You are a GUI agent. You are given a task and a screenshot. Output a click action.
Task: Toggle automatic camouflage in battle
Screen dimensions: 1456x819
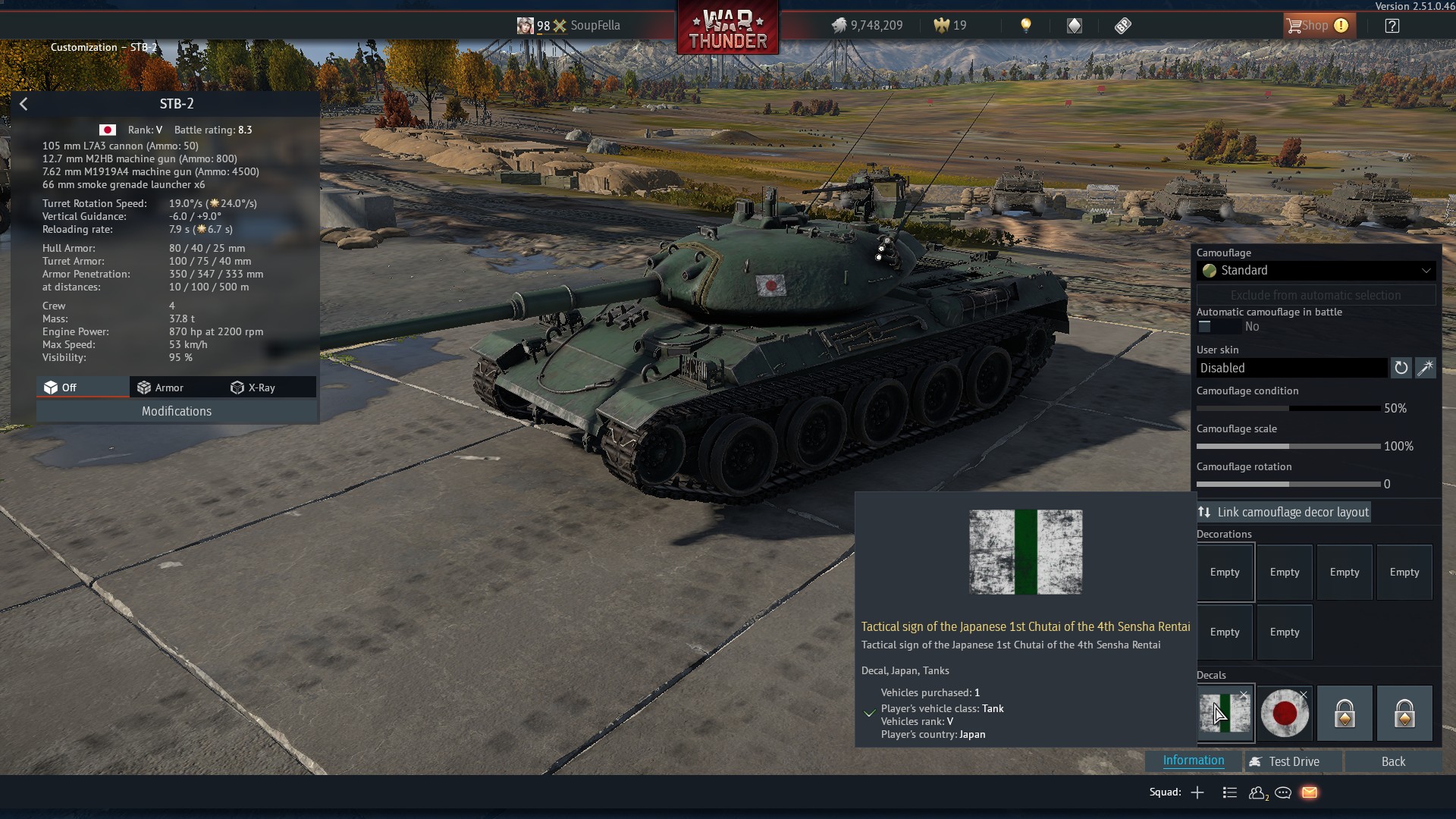tap(1205, 327)
